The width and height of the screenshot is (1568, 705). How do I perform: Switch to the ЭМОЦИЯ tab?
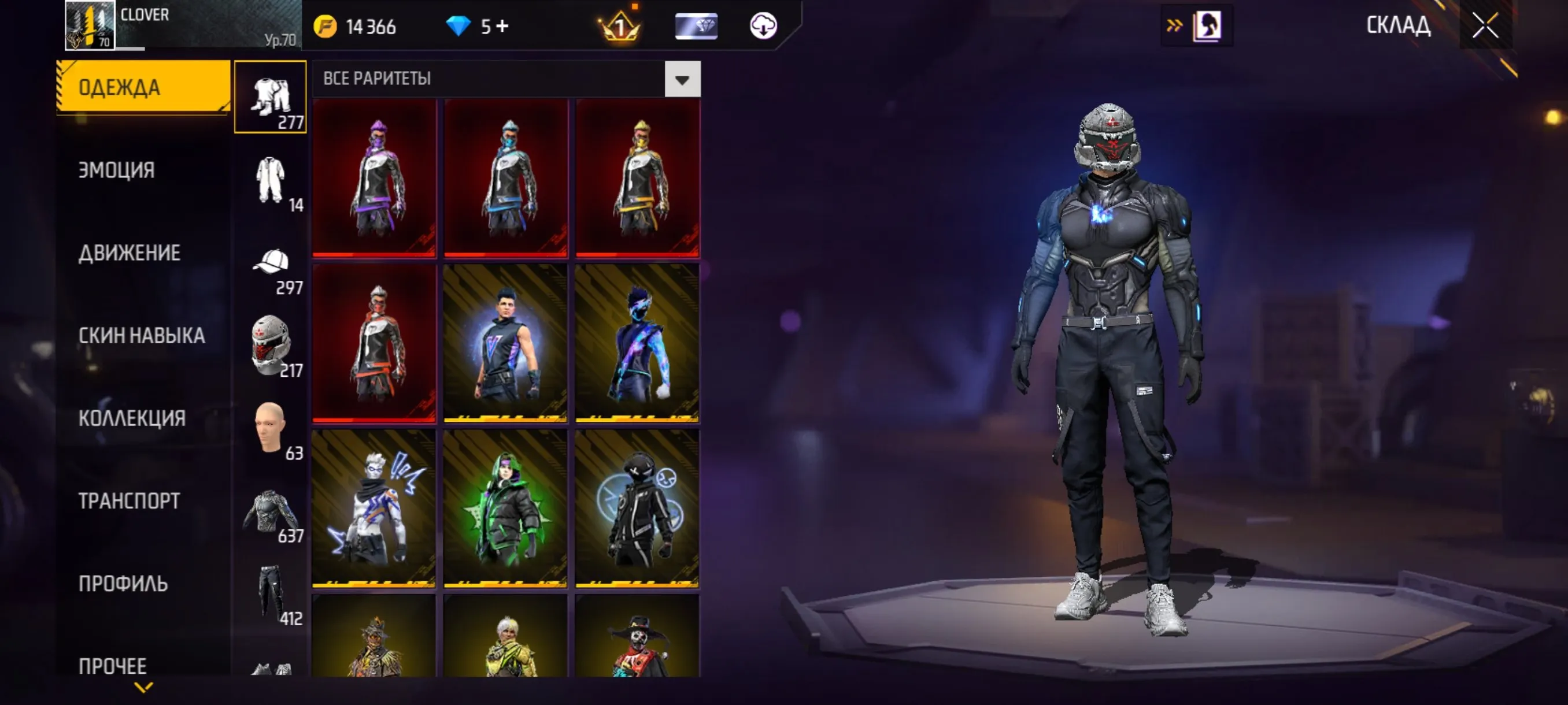(x=116, y=170)
